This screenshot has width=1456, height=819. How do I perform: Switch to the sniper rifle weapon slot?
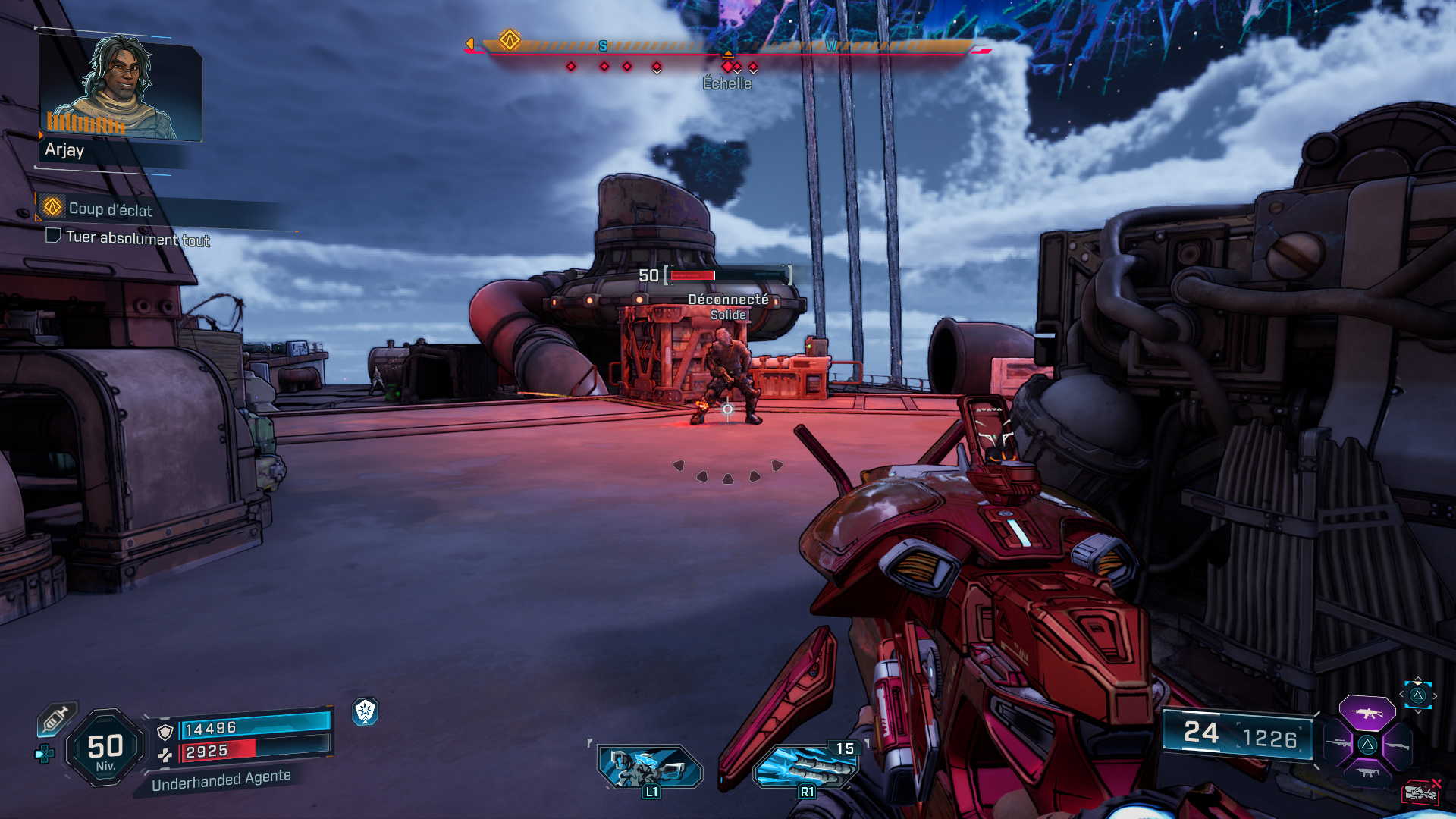point(1338,744)
